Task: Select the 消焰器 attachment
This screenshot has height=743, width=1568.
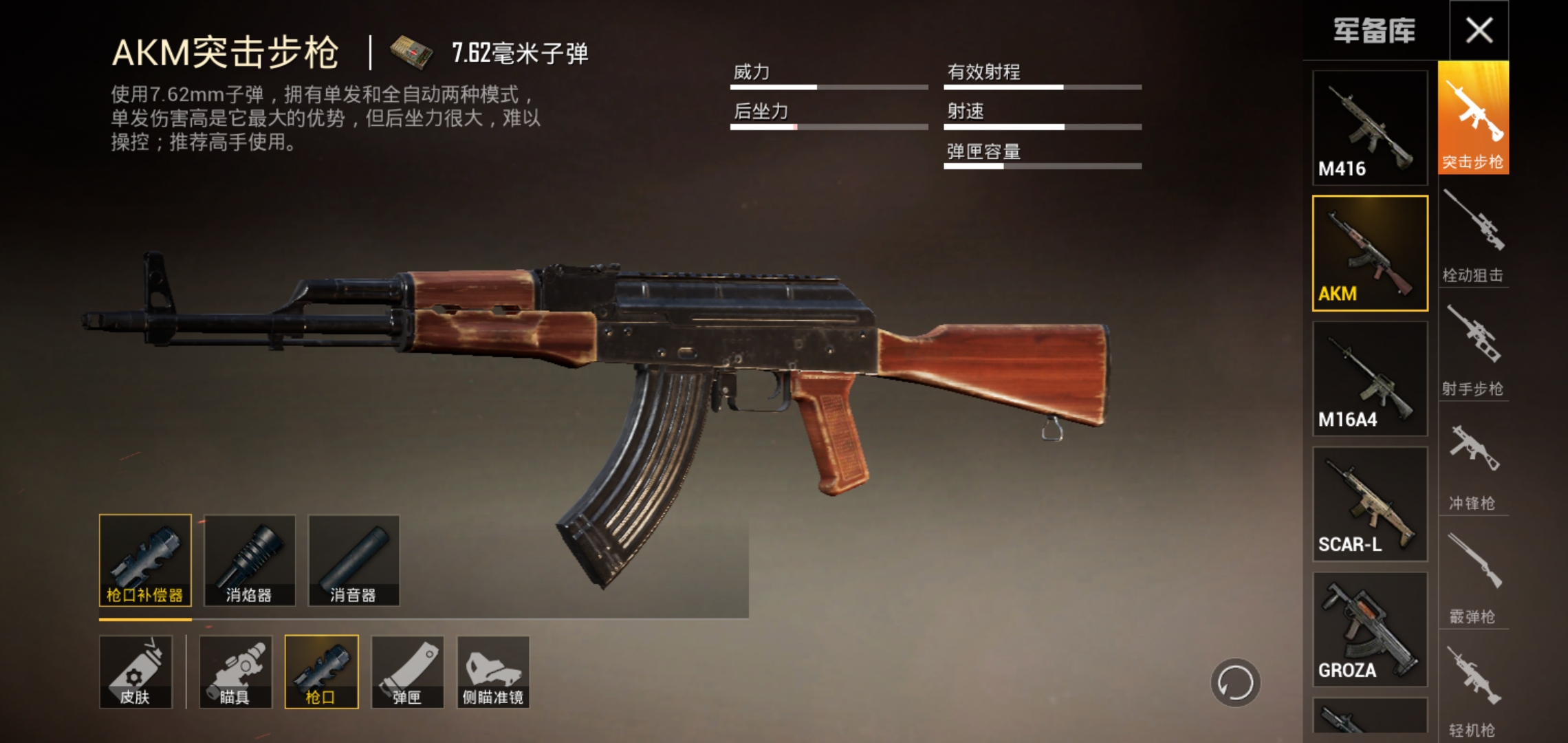Action: click(250, 560)
